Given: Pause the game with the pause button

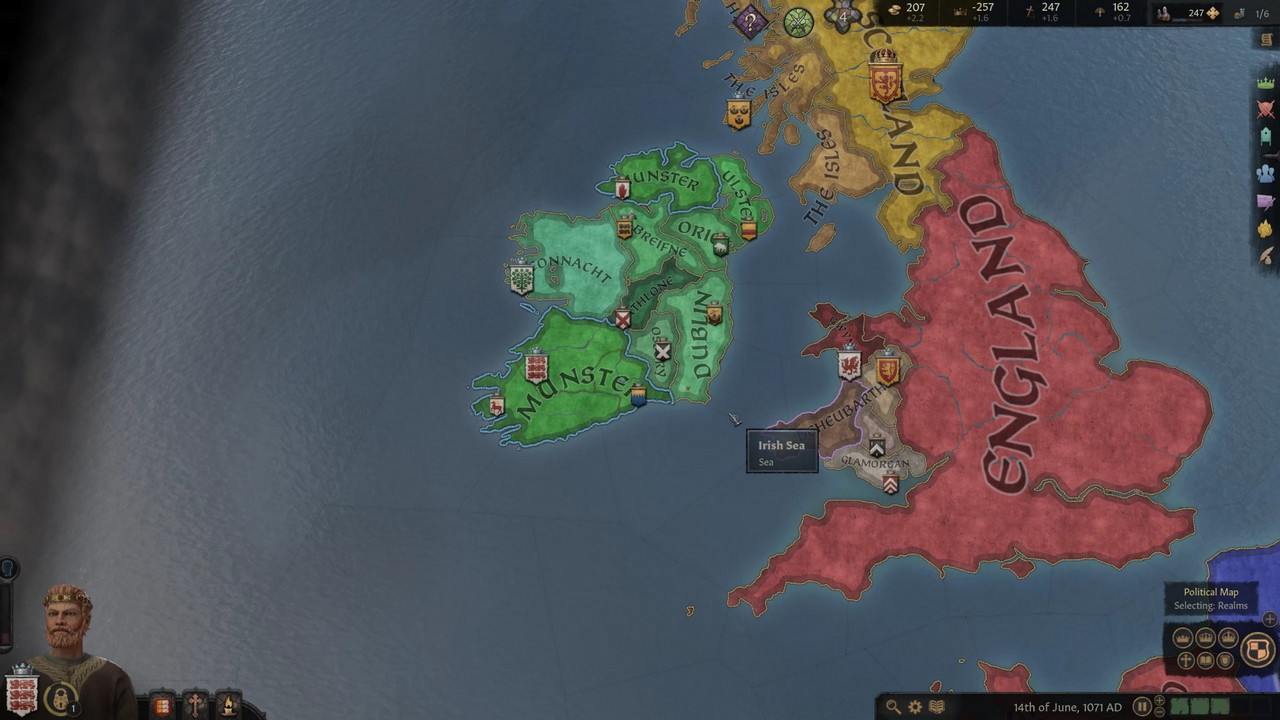Looking at the screenshot, I should [1142, 707].
